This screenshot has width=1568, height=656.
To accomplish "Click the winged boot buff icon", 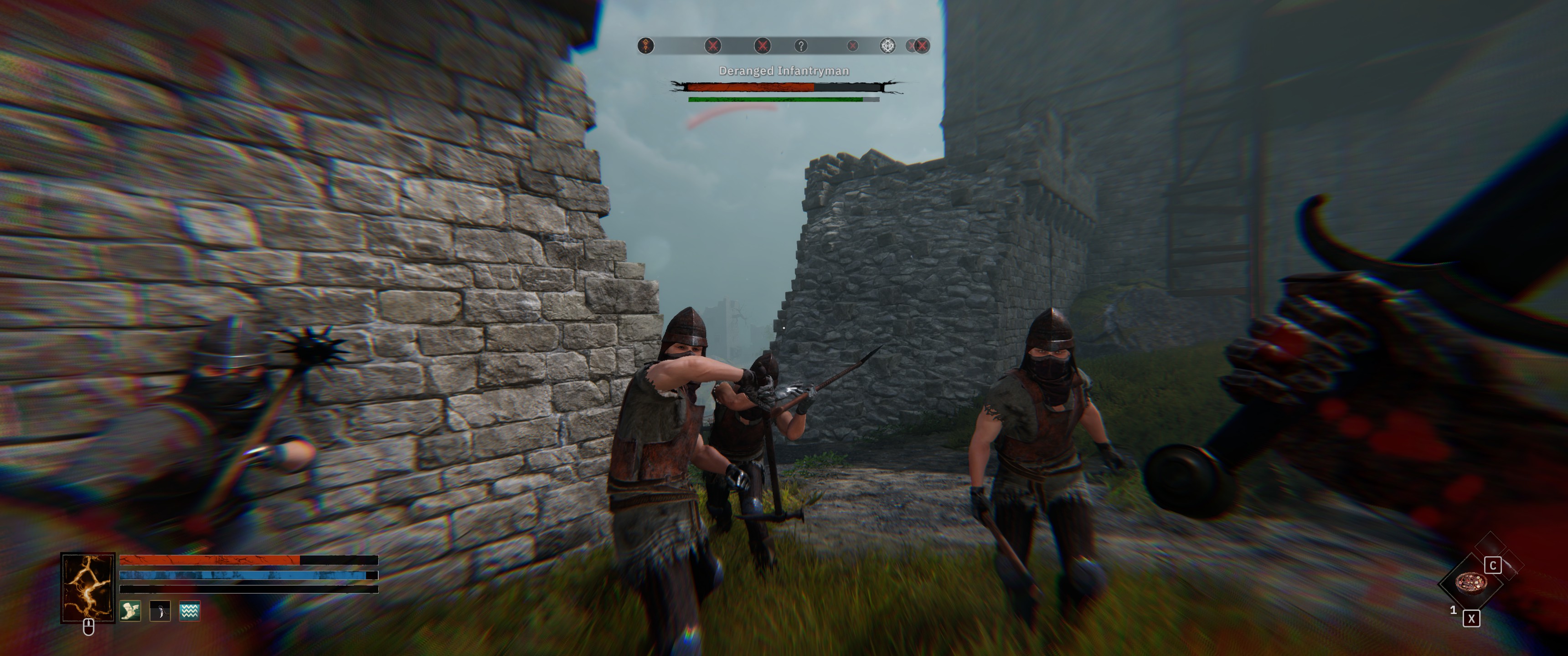I will (129, 610).
